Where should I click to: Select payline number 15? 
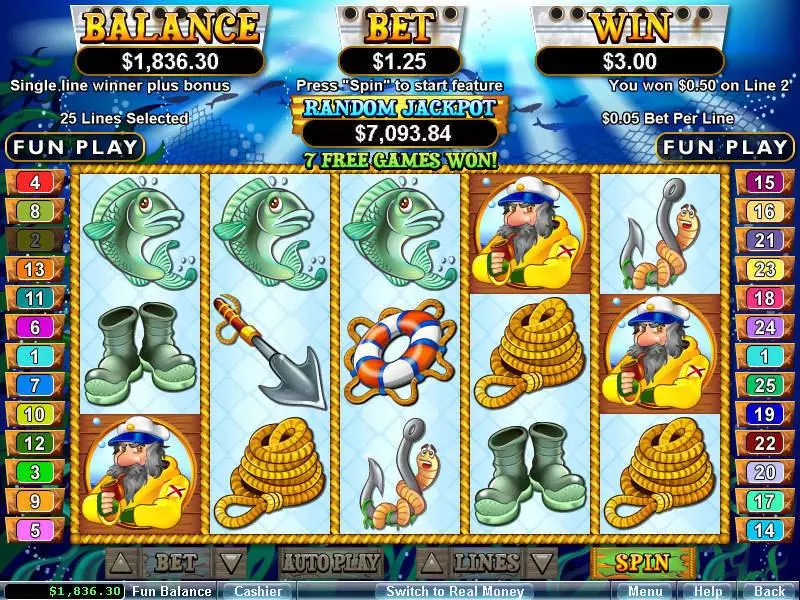click(x=765, y=183)
